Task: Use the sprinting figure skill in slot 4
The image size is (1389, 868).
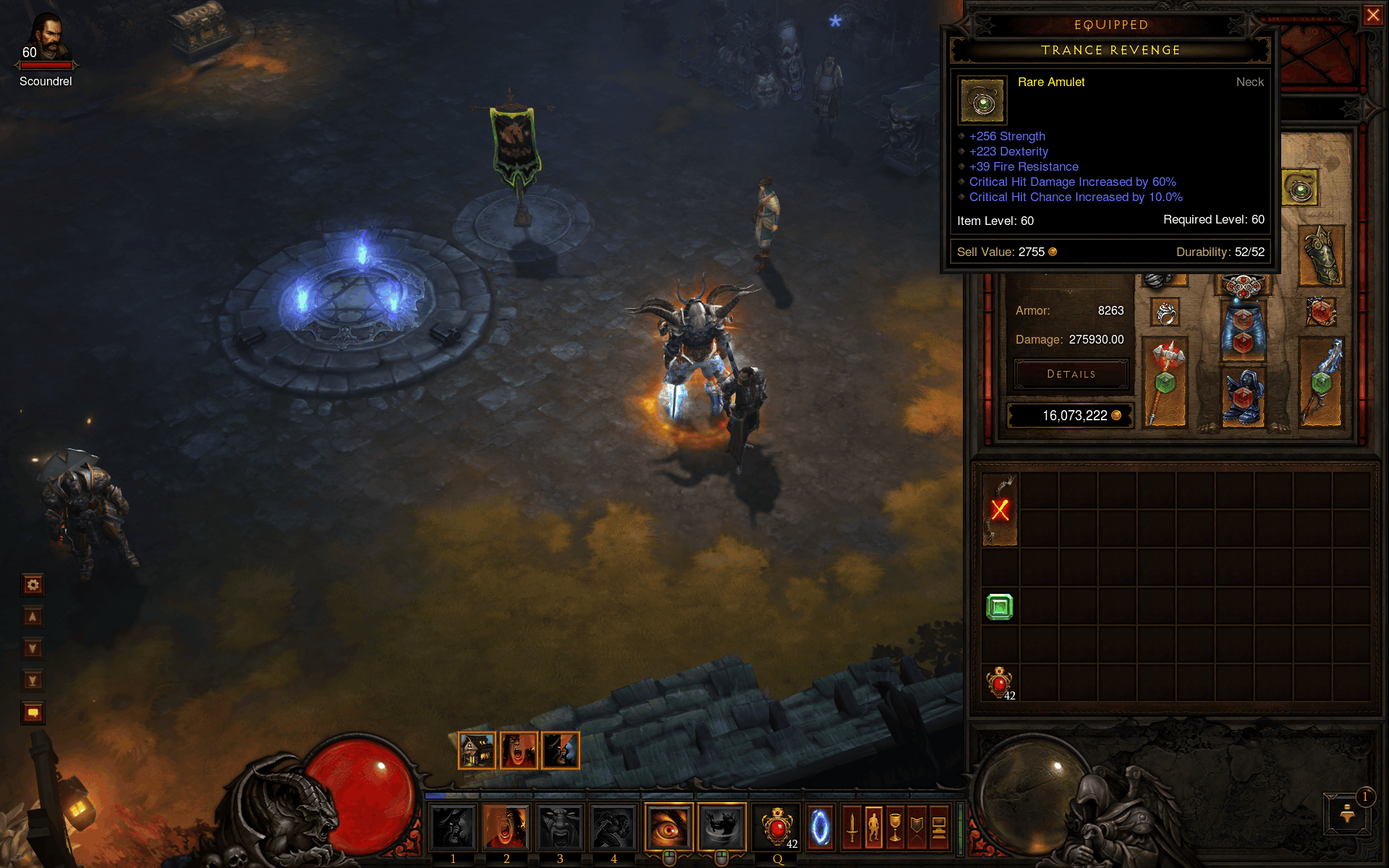Action: [613, 826]
